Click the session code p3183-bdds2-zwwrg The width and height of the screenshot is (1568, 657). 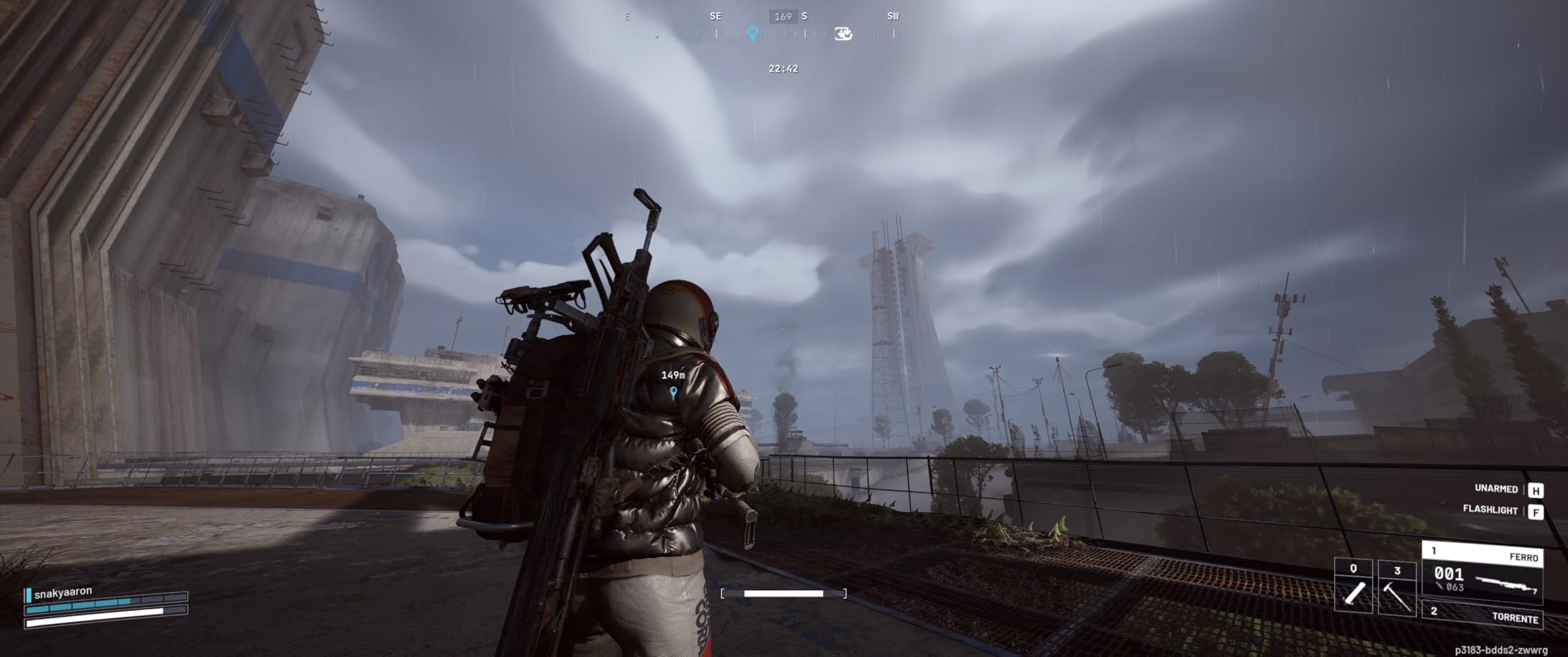coord(1501,651)
